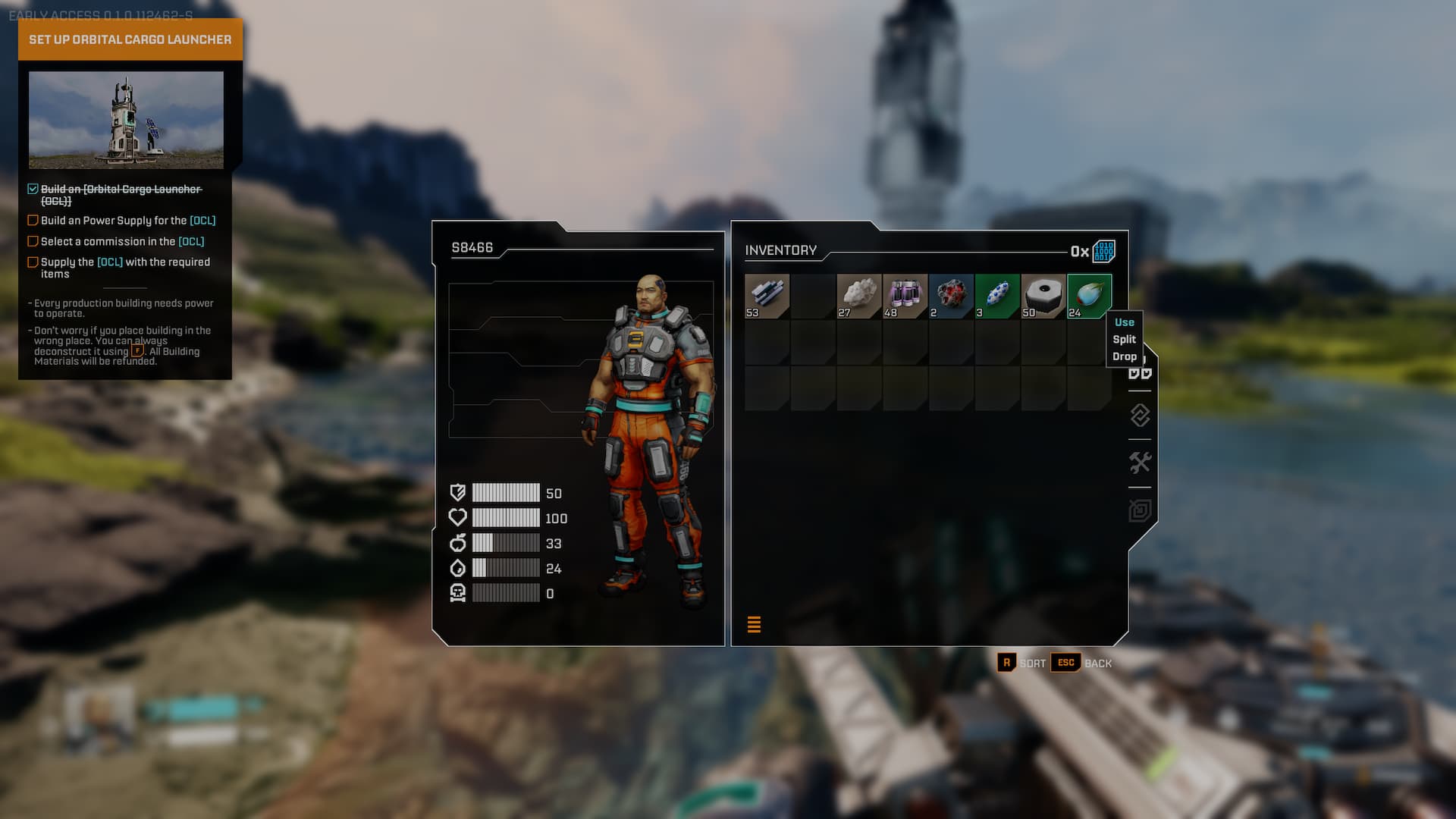
Task: Select Split in the item context menu
Action: [1124, 340]
